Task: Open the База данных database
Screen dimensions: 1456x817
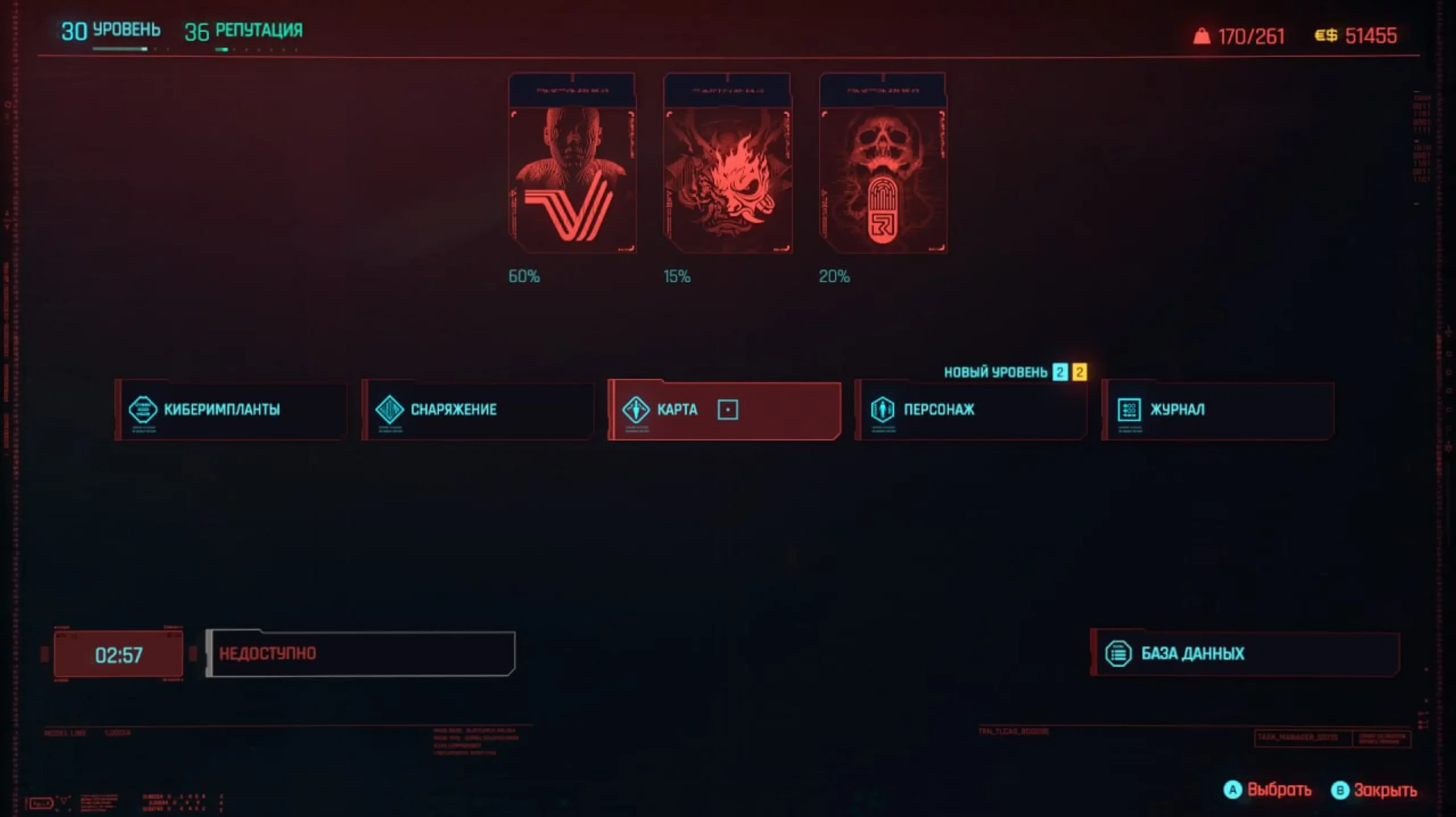Action: tap(1244, 653)
